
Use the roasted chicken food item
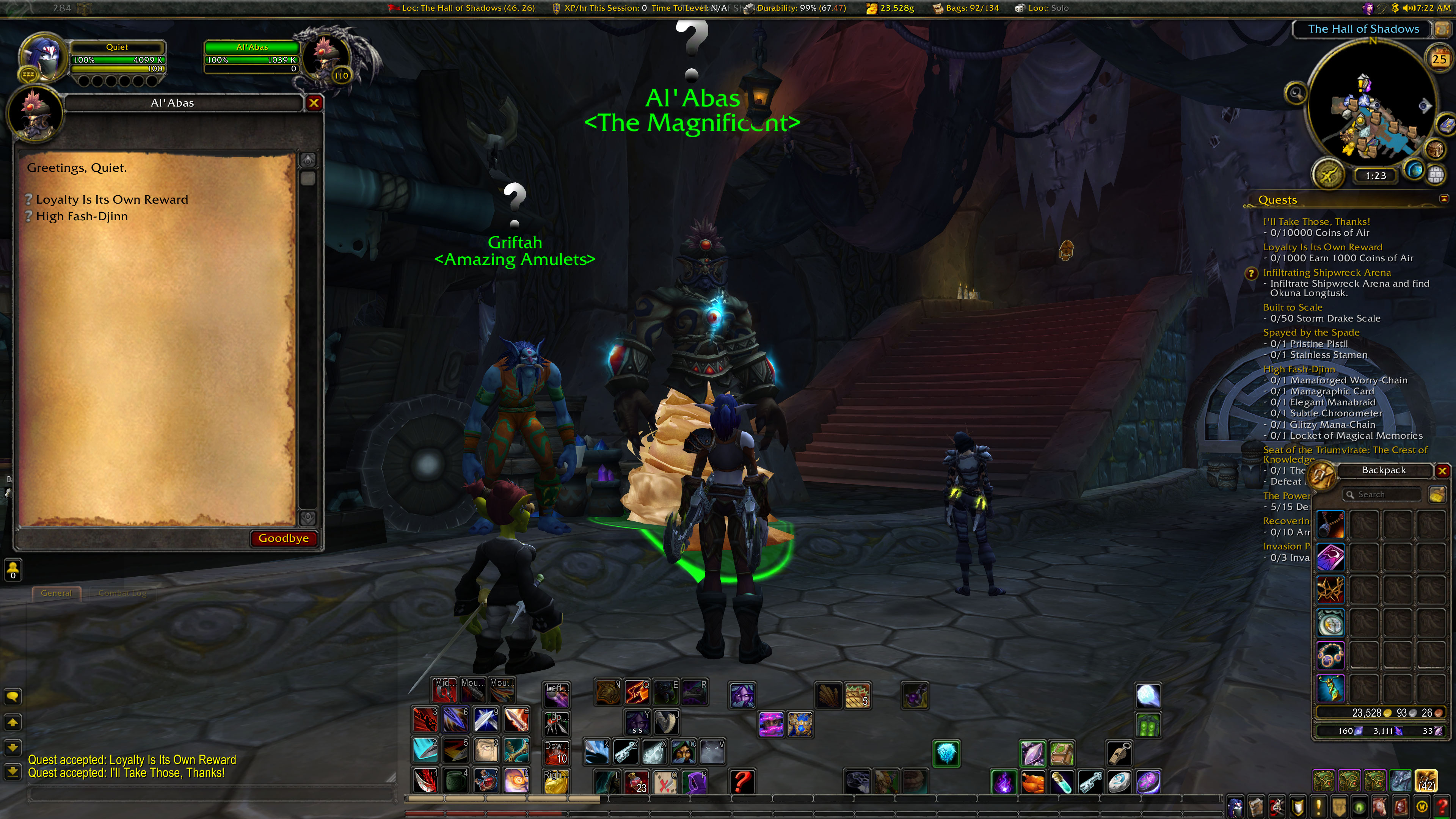point(1032,783)
